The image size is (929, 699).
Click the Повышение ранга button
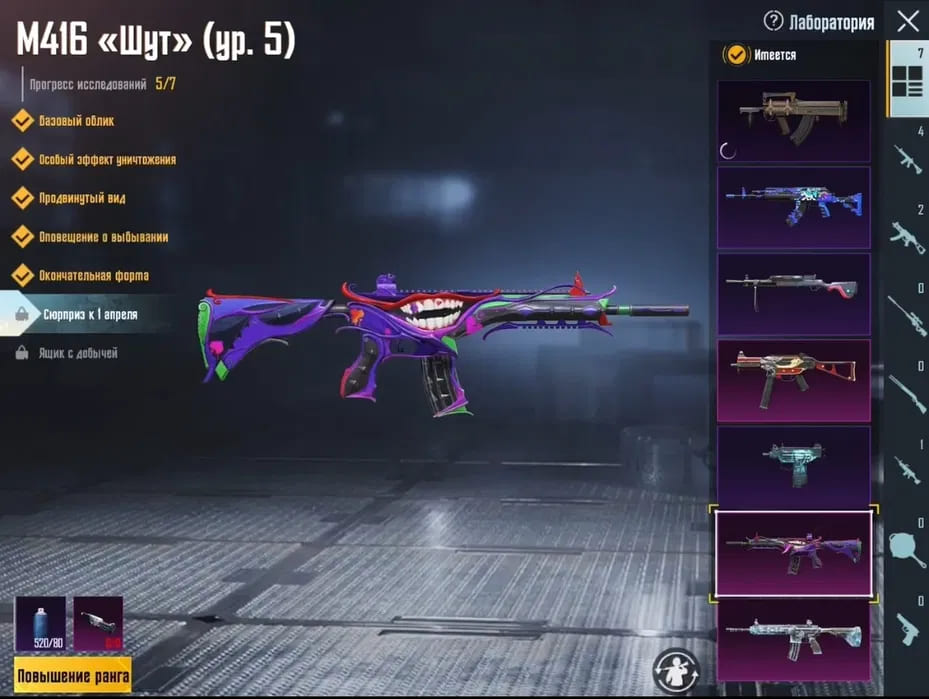tap(73, 675)
